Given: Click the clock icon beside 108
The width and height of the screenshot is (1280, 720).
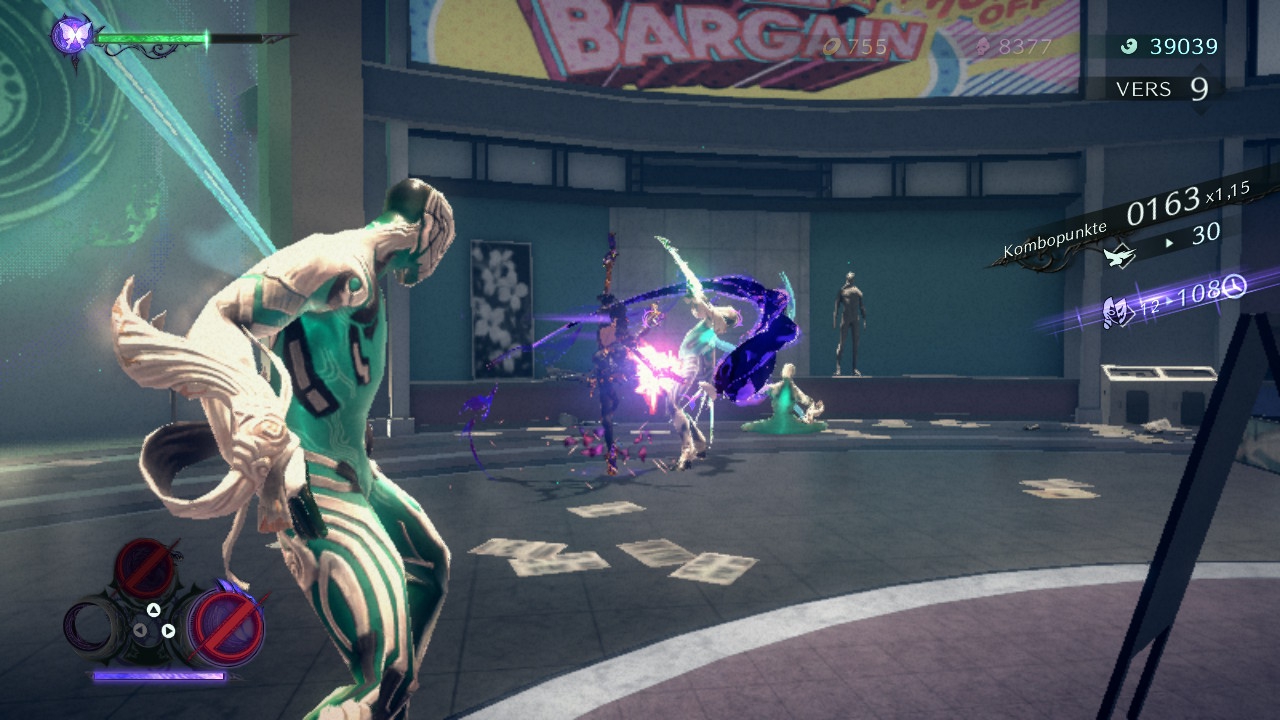Looking at the screenshot, I should (x=1234, y=288).
